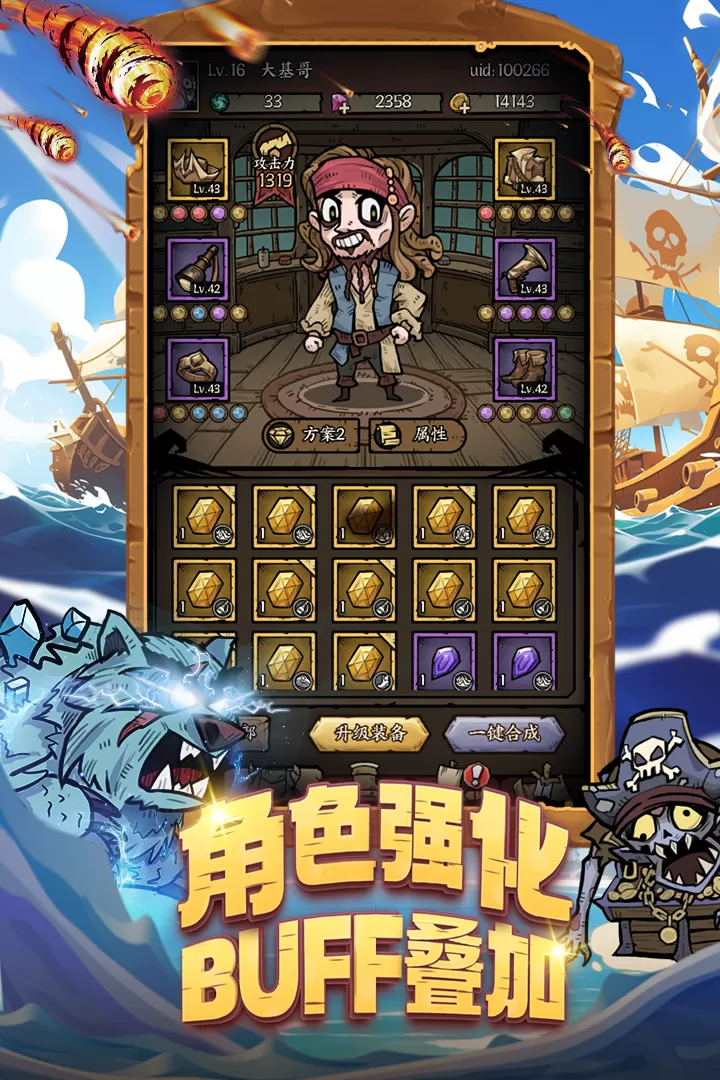
Task: Open the boots equipment slot
Action: [525, 369]
